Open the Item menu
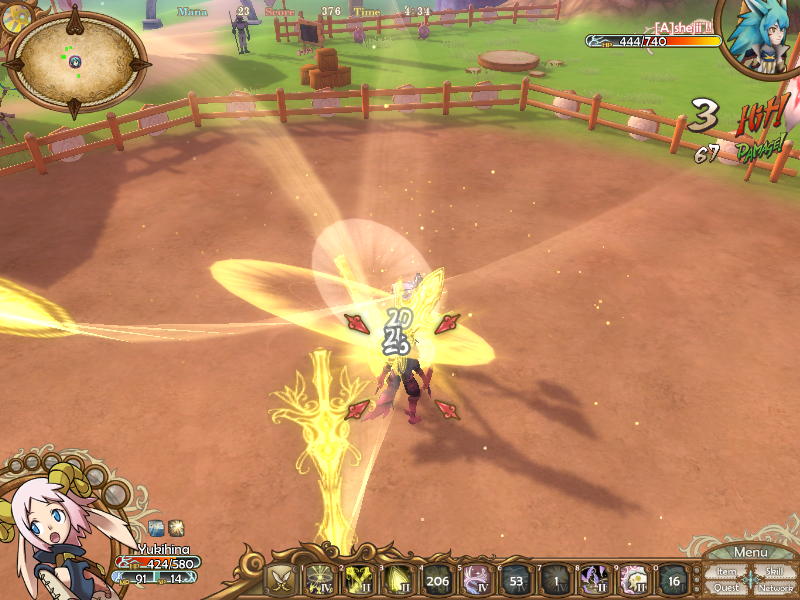 point(726,572)
